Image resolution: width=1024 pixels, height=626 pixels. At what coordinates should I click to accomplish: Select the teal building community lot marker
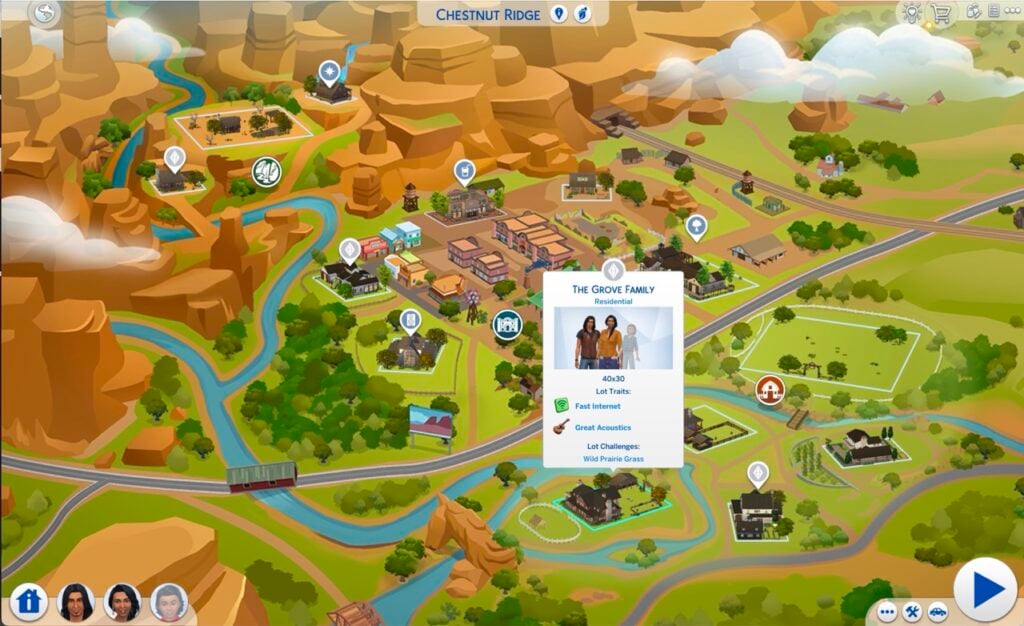tap(507, 324)
